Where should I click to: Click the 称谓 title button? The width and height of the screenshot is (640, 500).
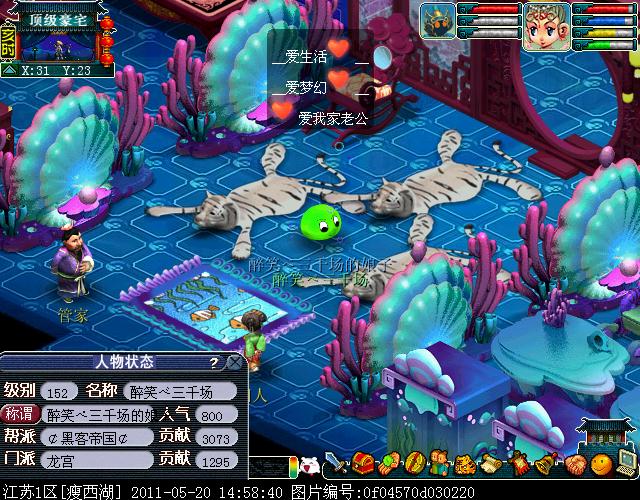(20, 414)
